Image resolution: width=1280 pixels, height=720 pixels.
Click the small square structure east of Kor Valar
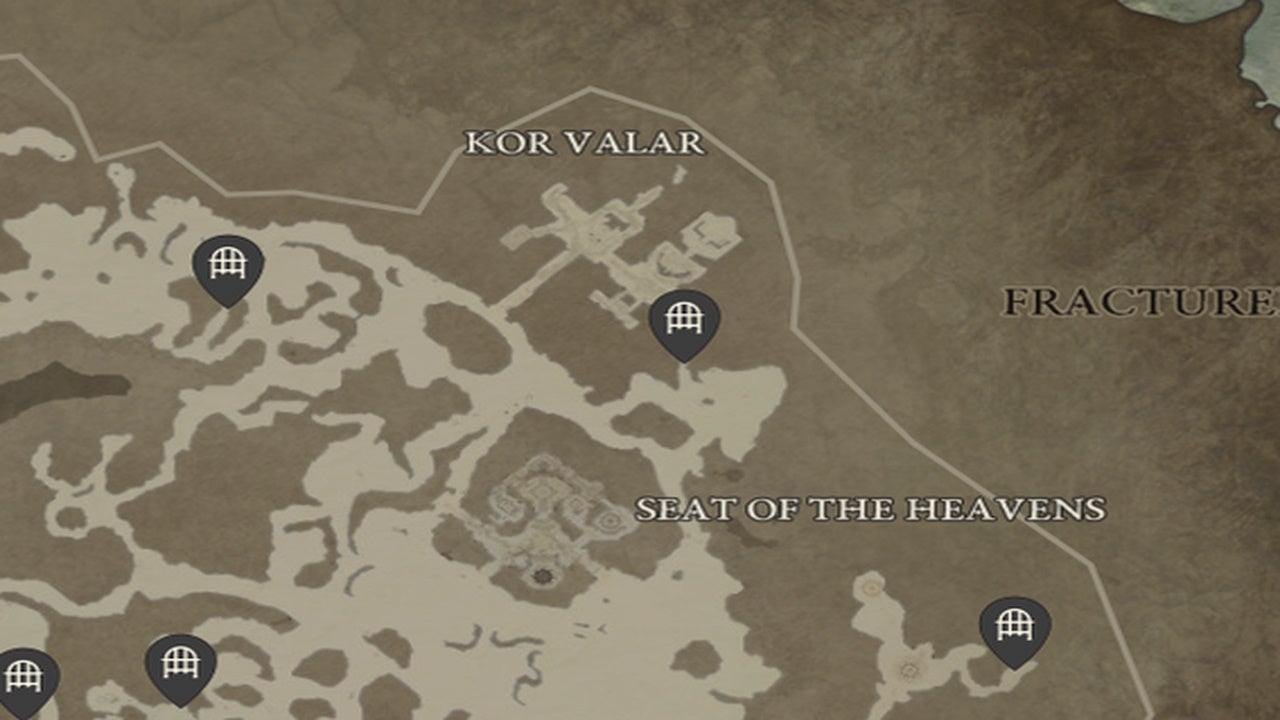pos(710,230)
